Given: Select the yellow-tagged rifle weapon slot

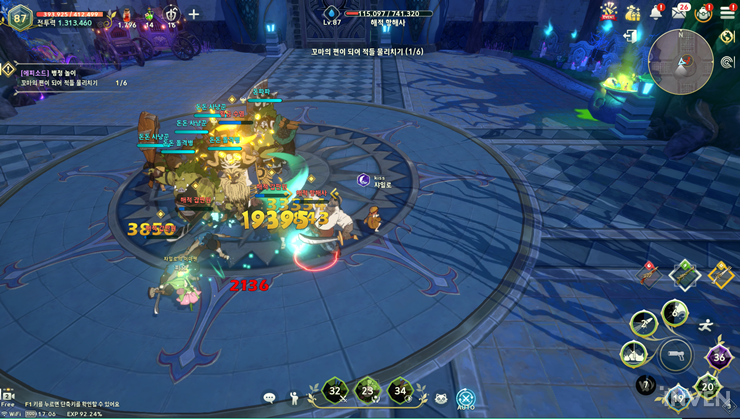Looking at the screenshot, I should point(719,274).
